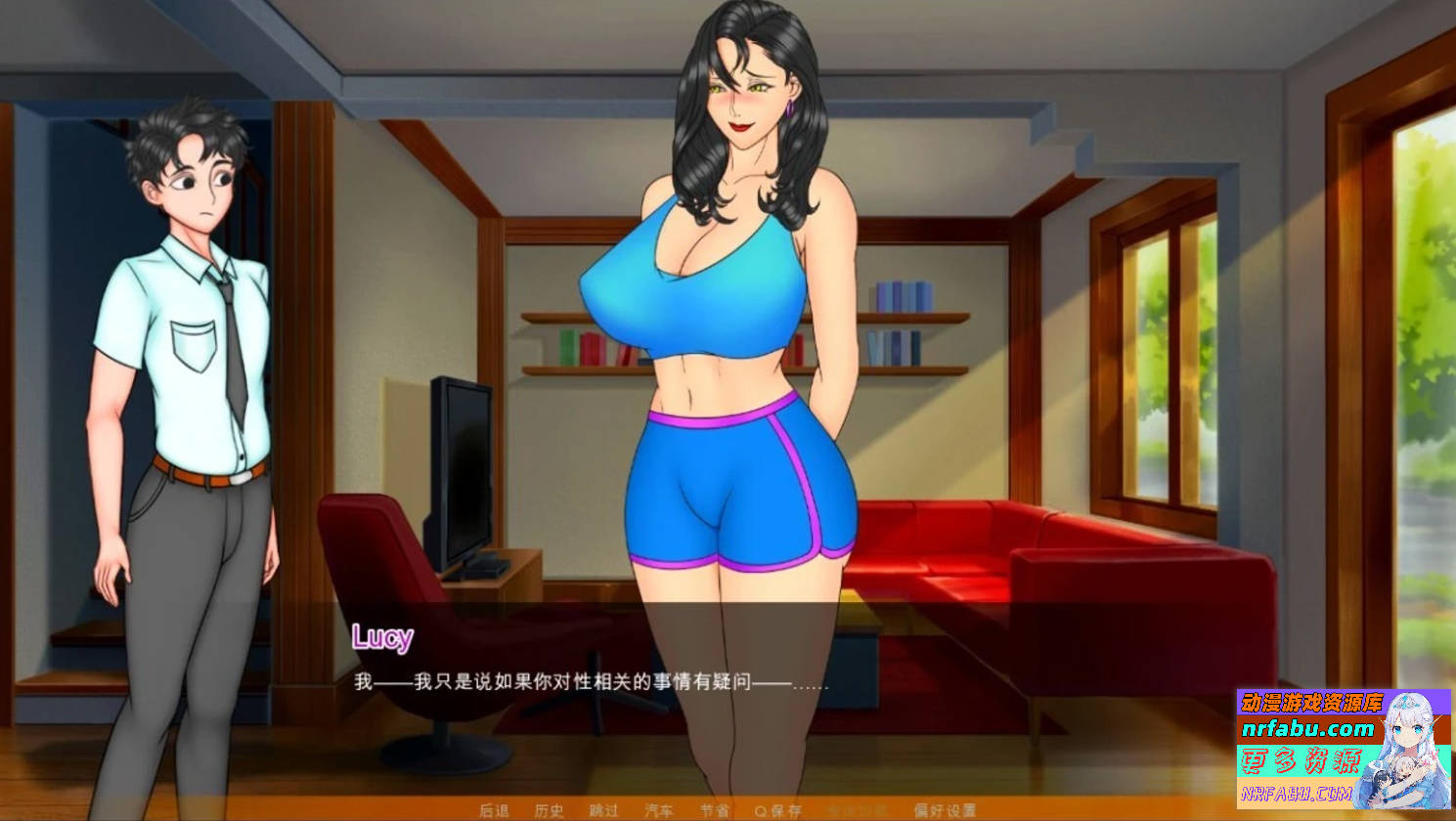The width and height of the screenshot is (1456, 821).
Task: Click "Q保存" to quick save
Action: tap(777, 811)
